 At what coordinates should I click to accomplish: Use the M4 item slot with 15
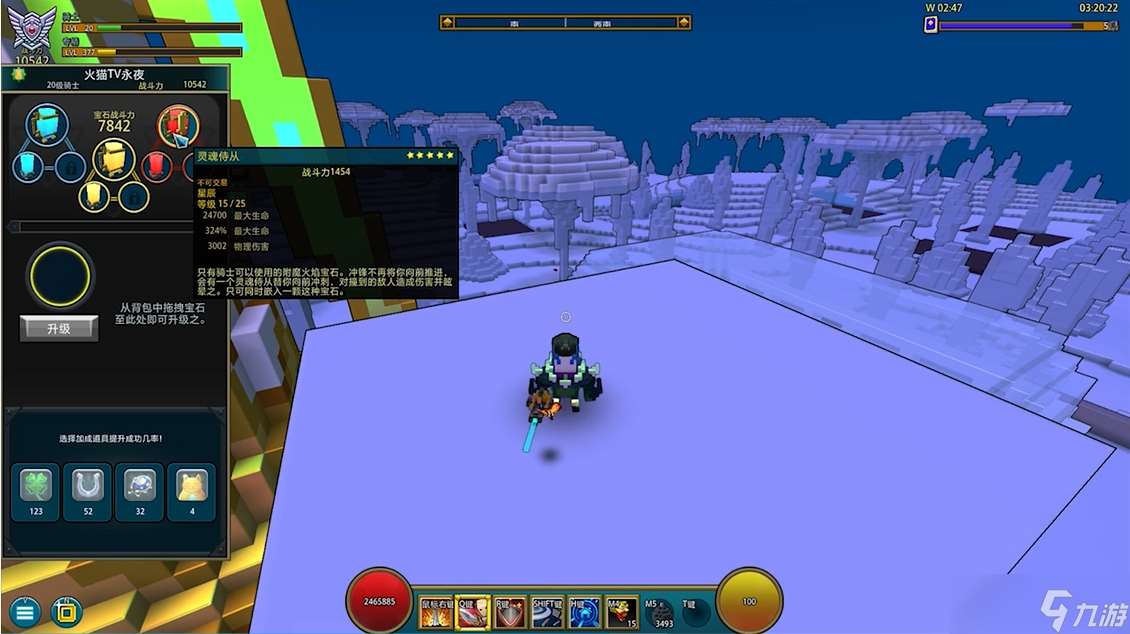tap(621, 612)
